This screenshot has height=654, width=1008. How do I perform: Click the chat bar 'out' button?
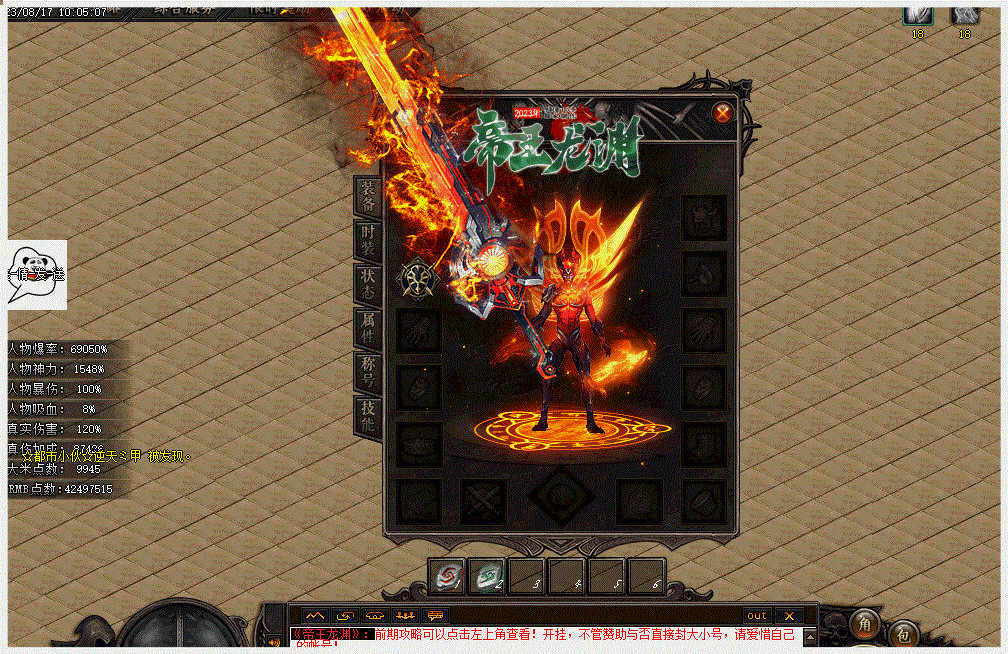pos(757,615)
